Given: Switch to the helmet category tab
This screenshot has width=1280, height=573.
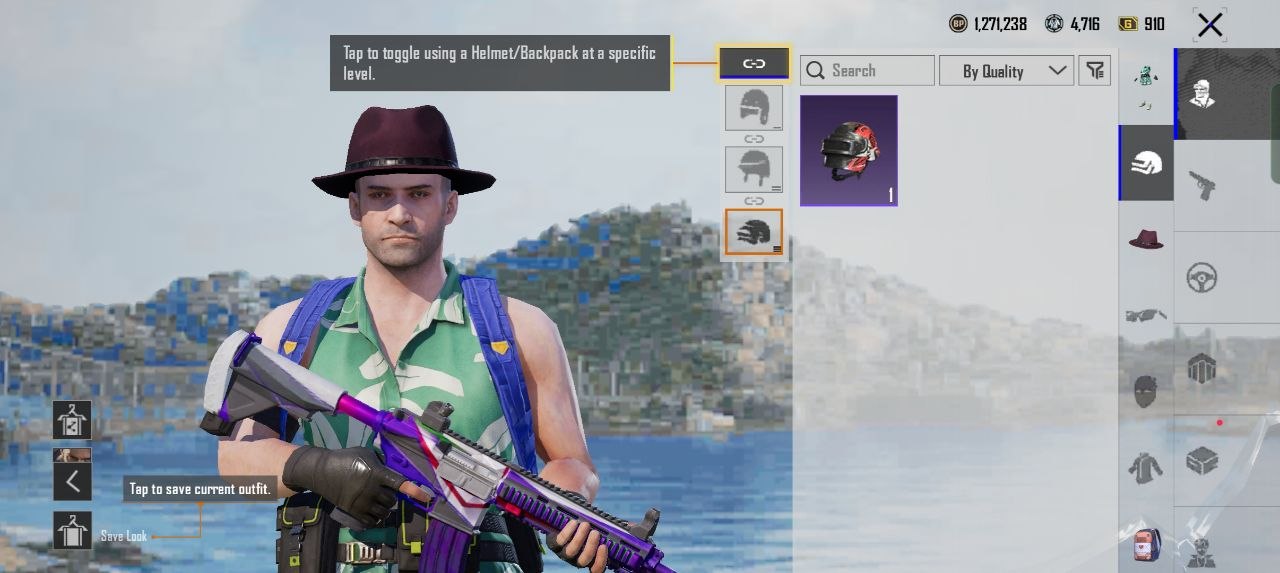Looking at the screenshot, I should click(1146, 163).
